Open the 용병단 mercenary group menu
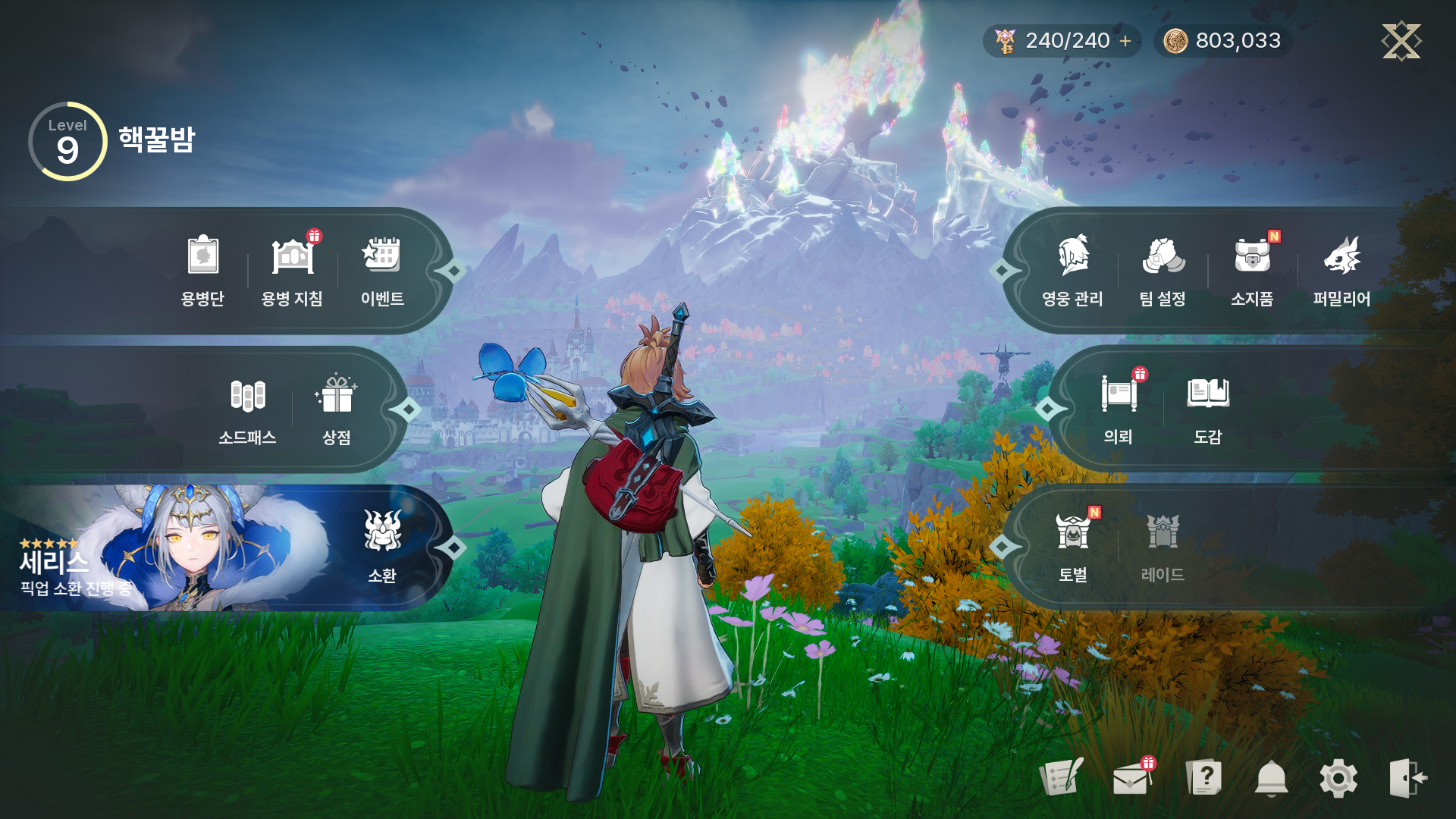This screenshot has height=819, width=1456. coord(202,269)
